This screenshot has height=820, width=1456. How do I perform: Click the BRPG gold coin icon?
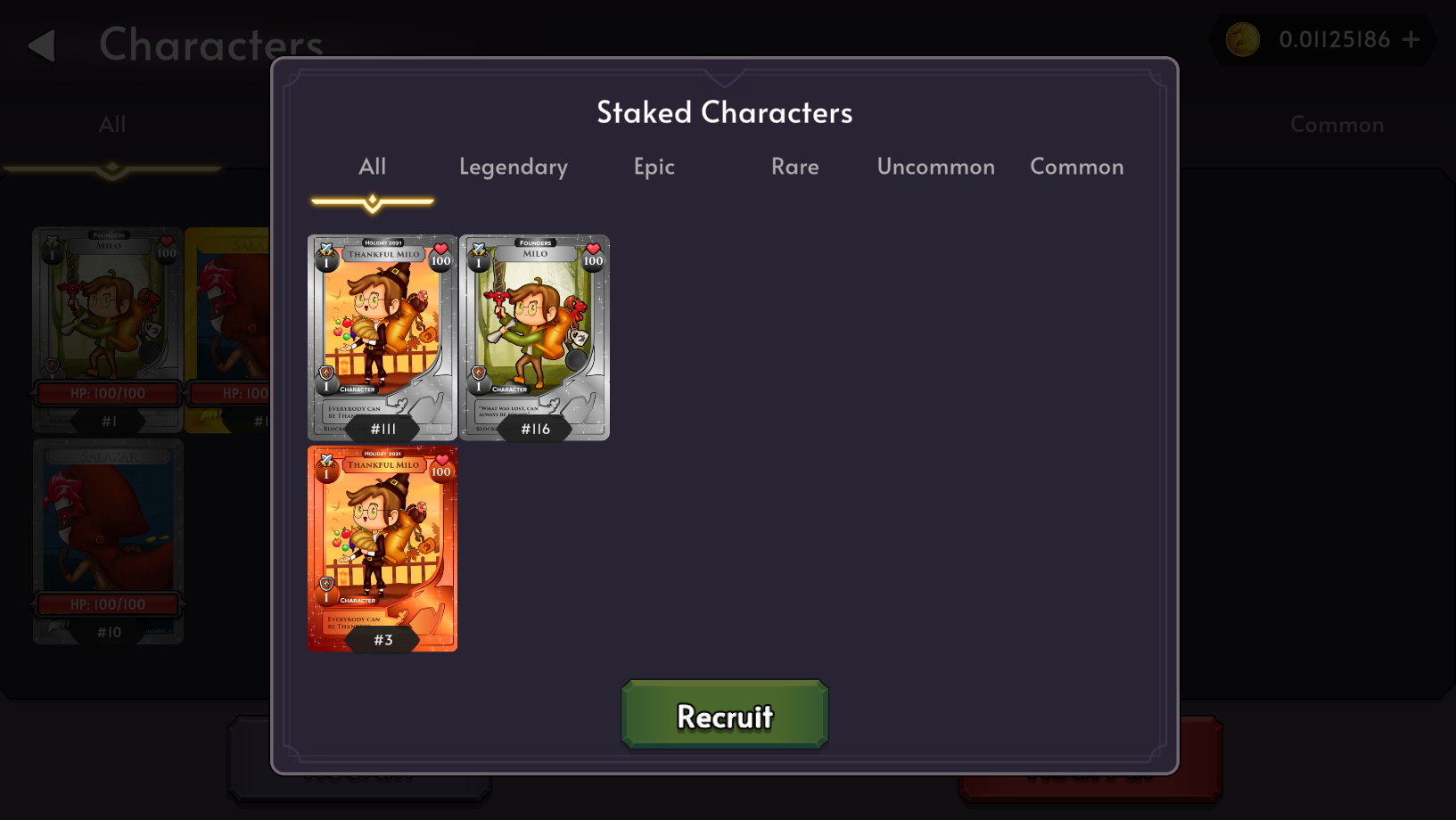[1243, 38]
